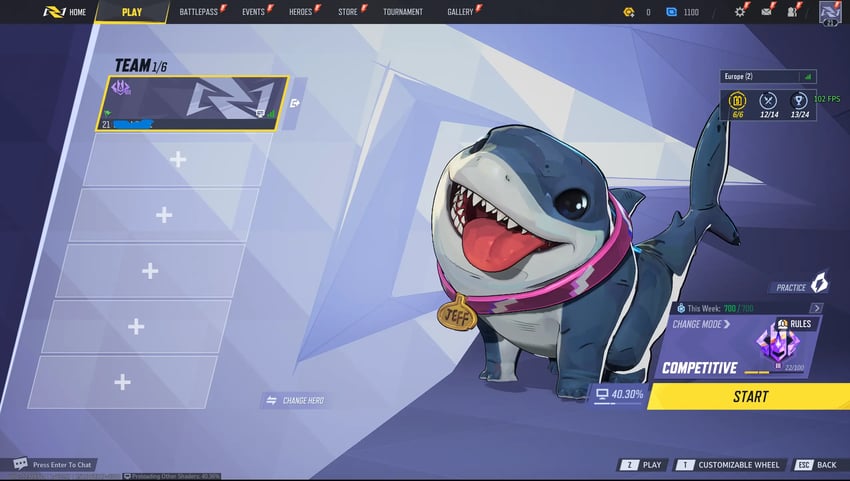This screenshot has height=481, width=850.
Task: Open the Battlepass tab
Action: click(x=198, y=12)
